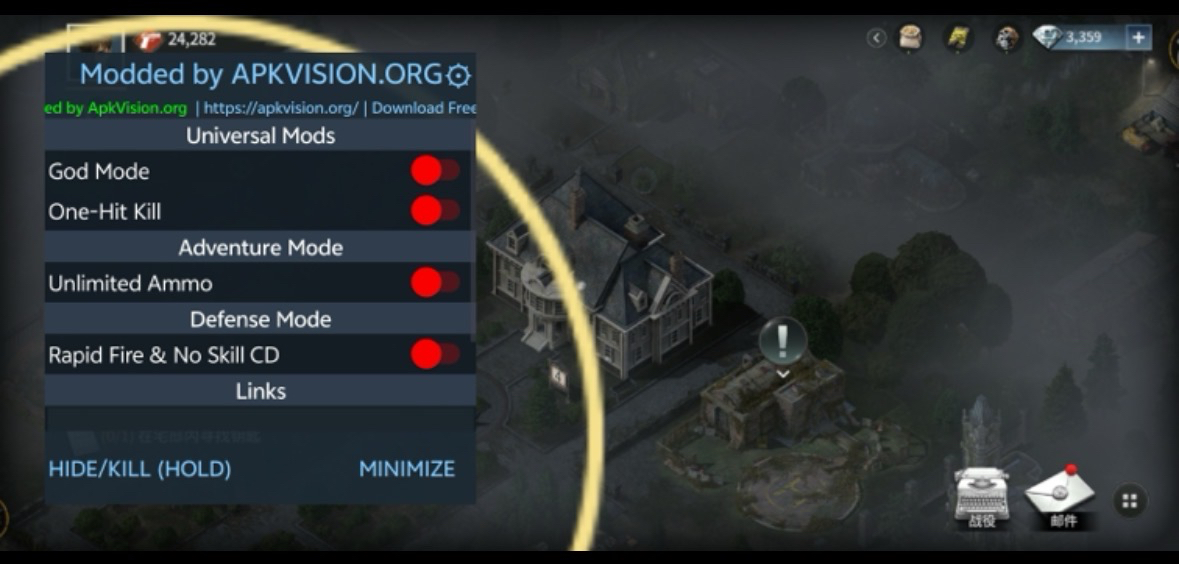The height and width of the screenshot is (564, 1179).
Task: Add diamonds with the plus button
Action: 1138,38
